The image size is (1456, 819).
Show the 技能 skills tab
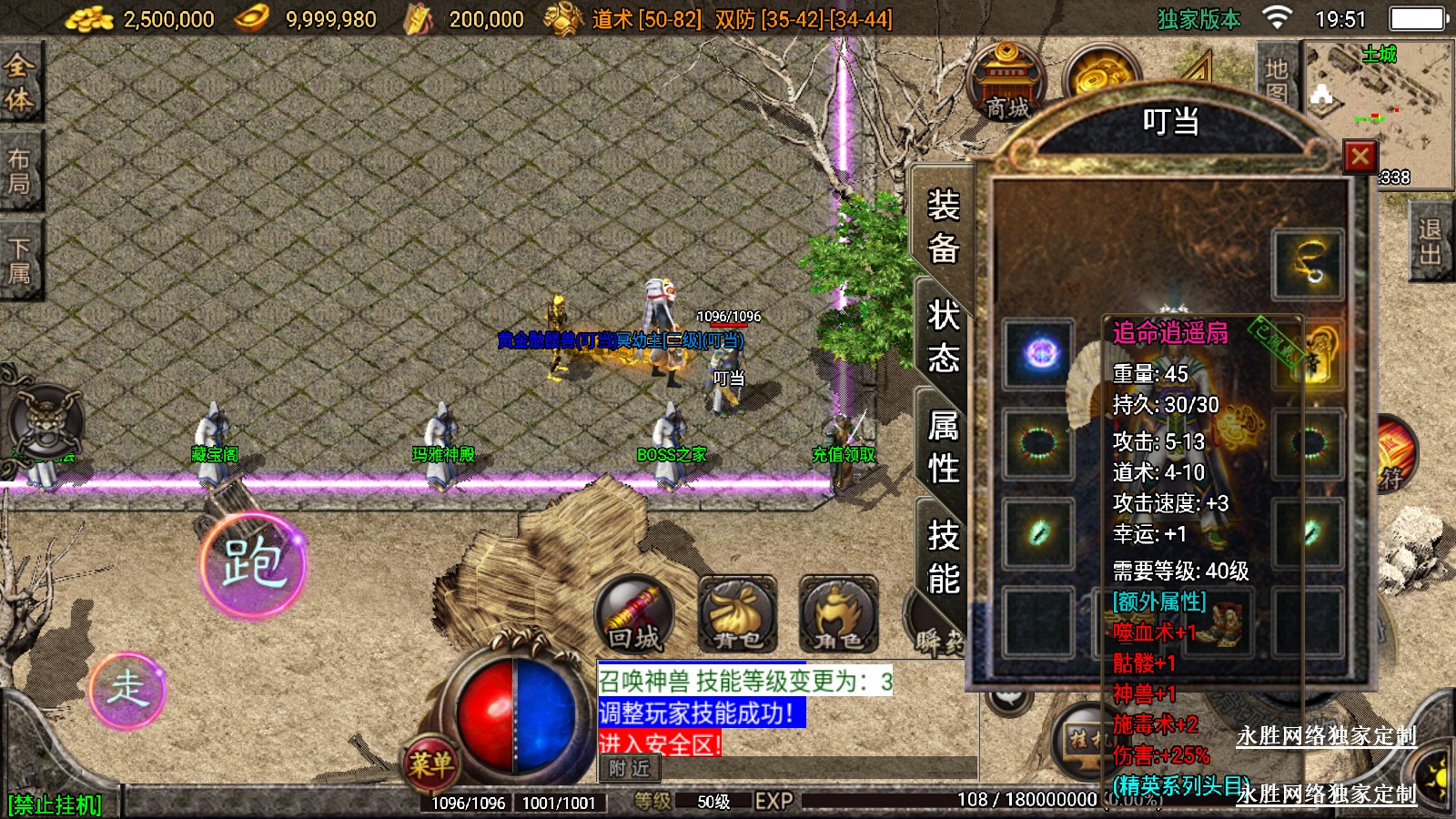pos(943,556)
